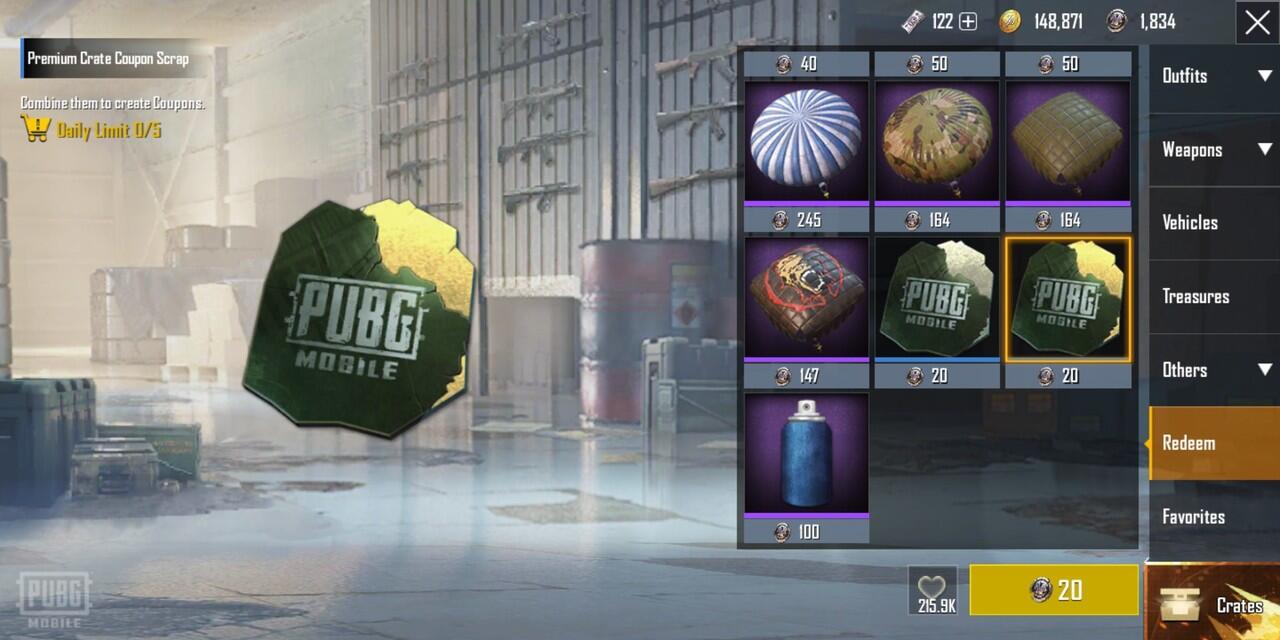
Task: Buy the item for 20 silver
Action: click(x=1054, y=590)
